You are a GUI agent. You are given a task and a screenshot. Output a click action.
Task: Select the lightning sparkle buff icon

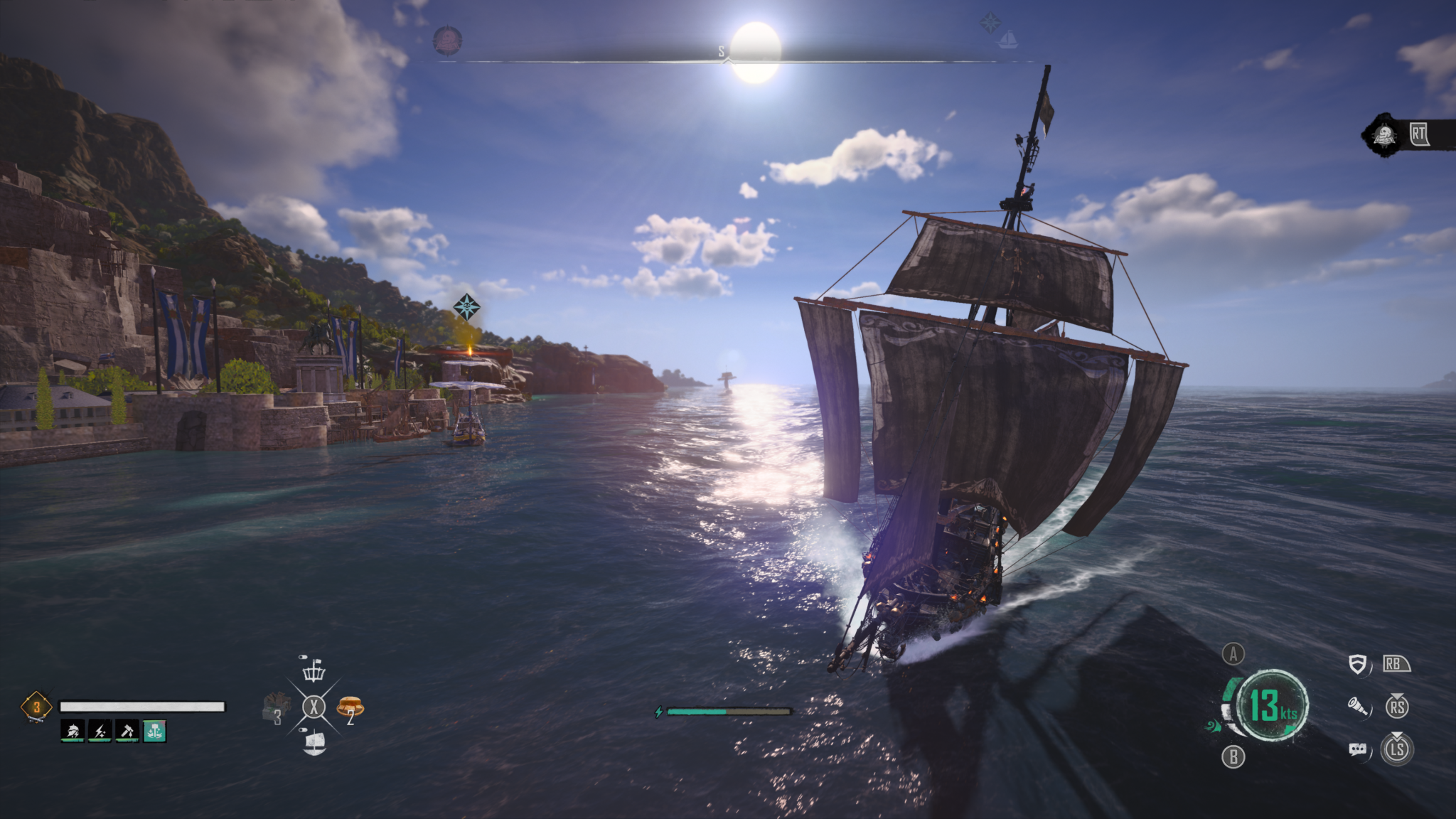pos(100,730)
